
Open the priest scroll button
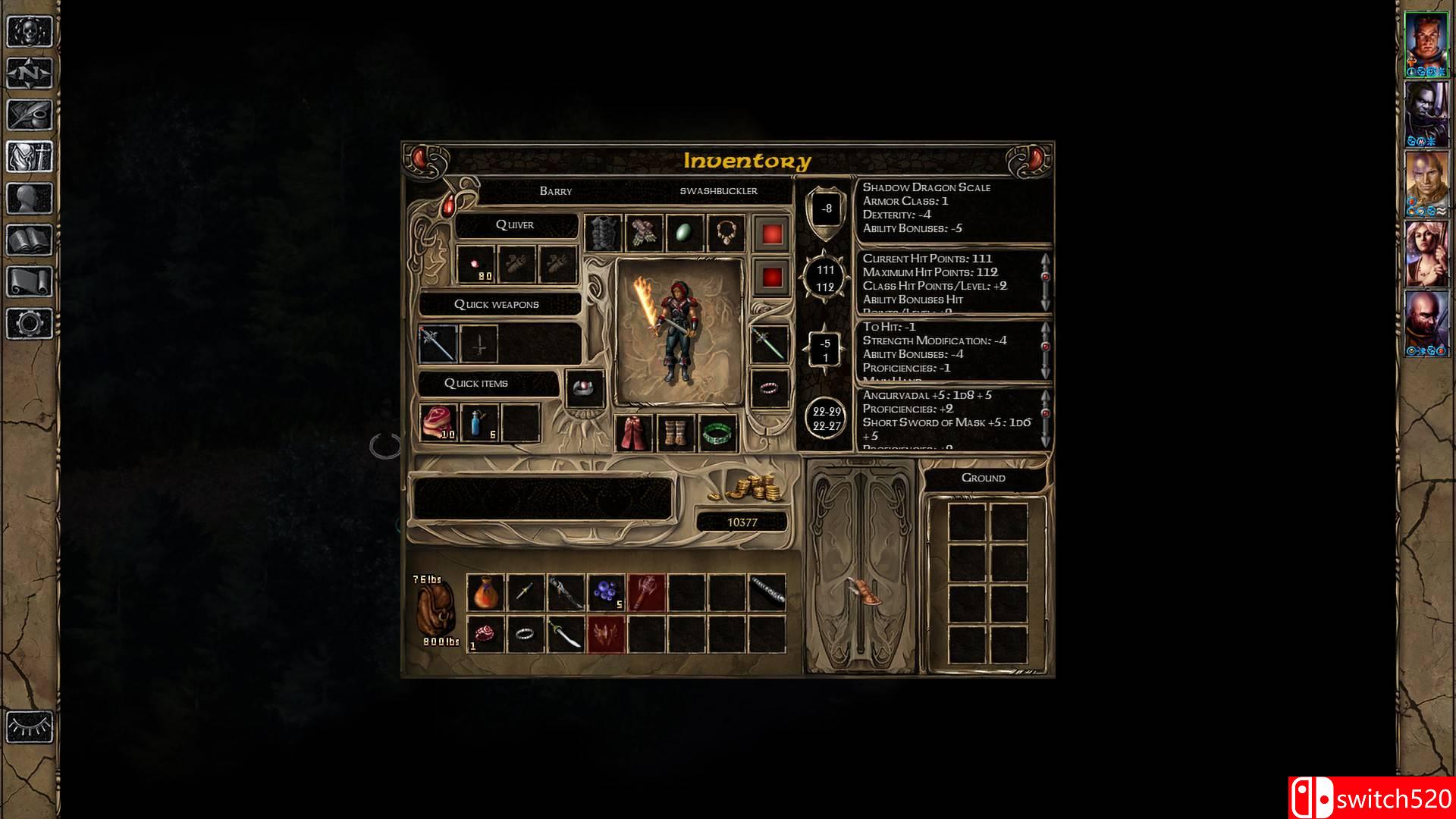pos(30,282)
